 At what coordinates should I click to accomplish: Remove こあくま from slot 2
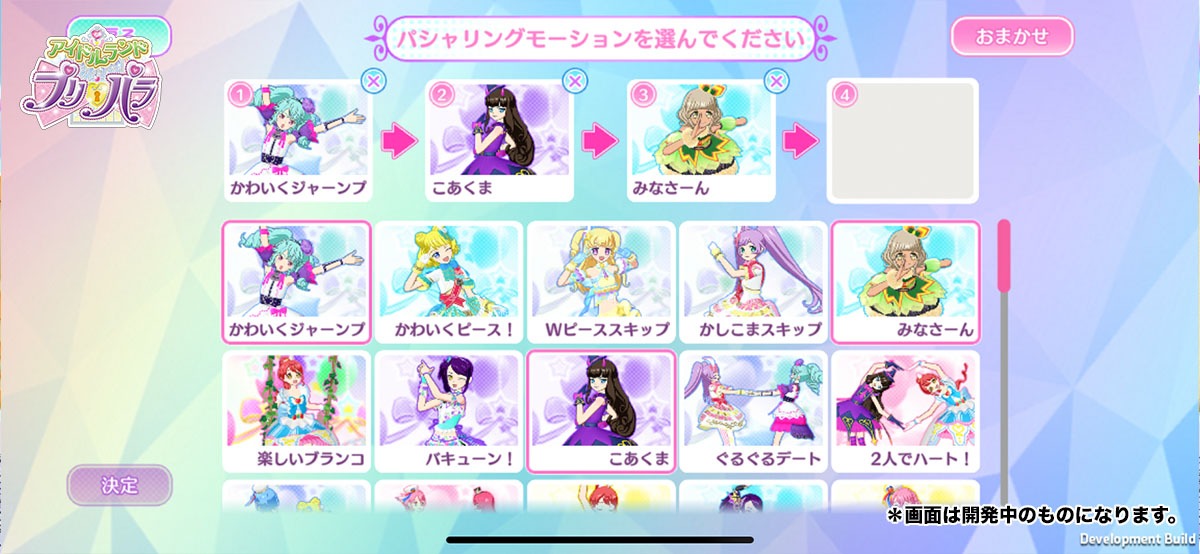point(575,82)
